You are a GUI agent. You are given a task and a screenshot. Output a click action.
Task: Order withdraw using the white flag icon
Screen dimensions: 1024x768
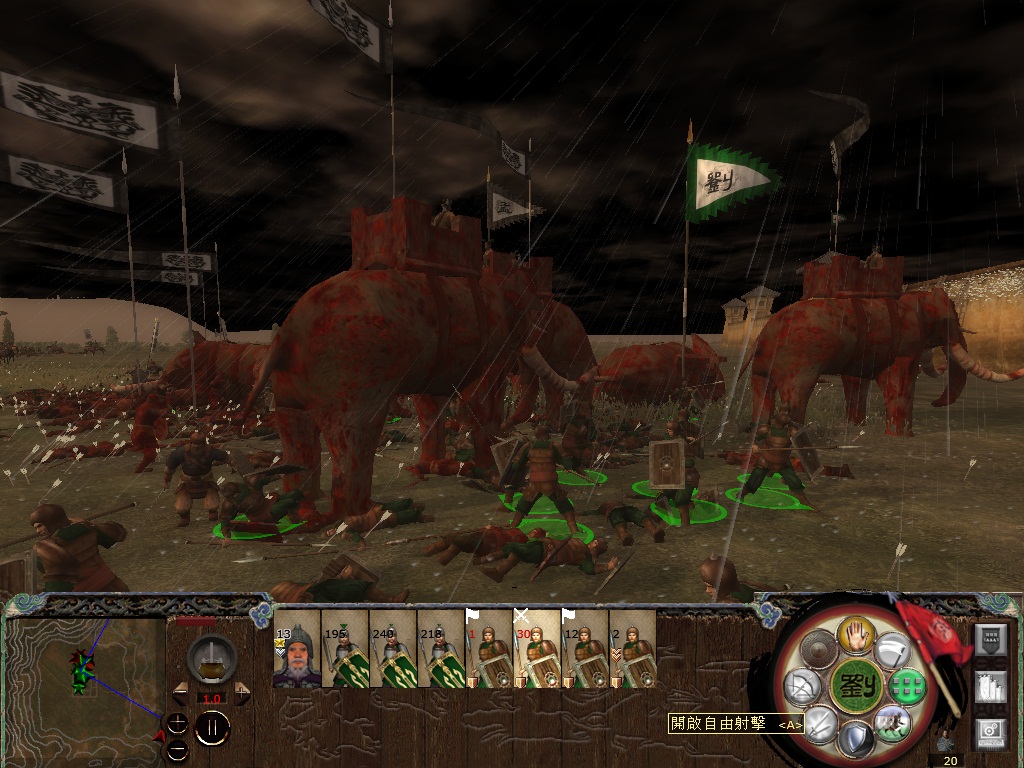pyautogui.click(x=891, y=651)
